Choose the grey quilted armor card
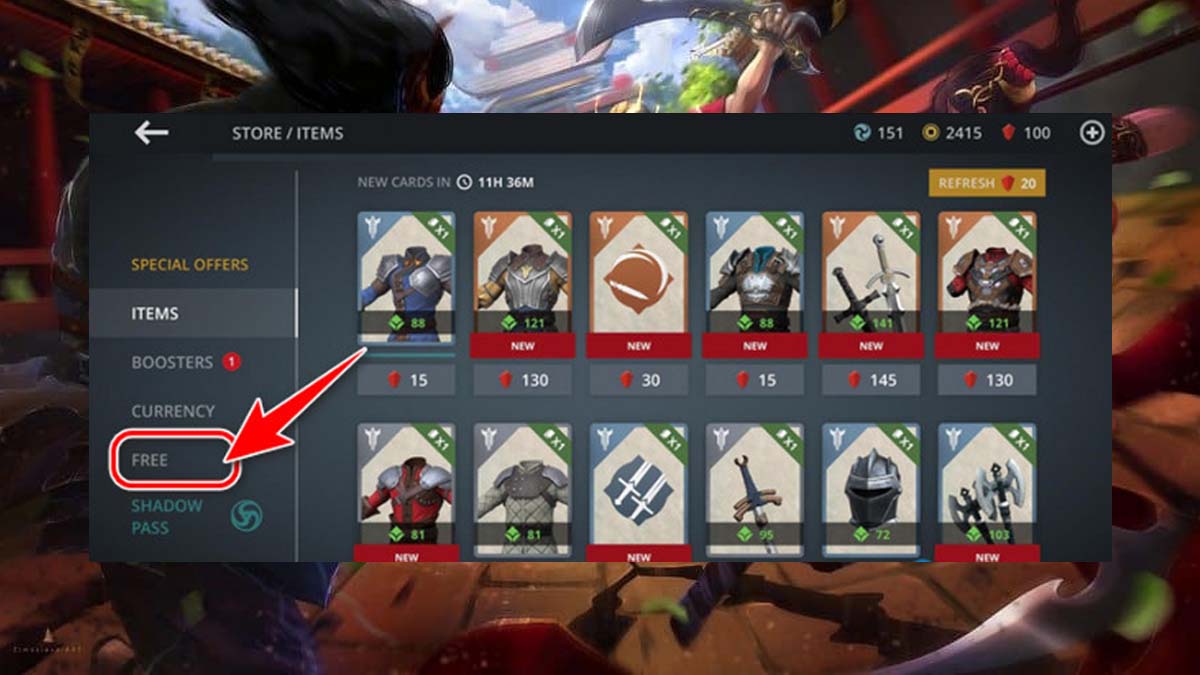Screen dimensions: 1200x675 click(522, 485)
